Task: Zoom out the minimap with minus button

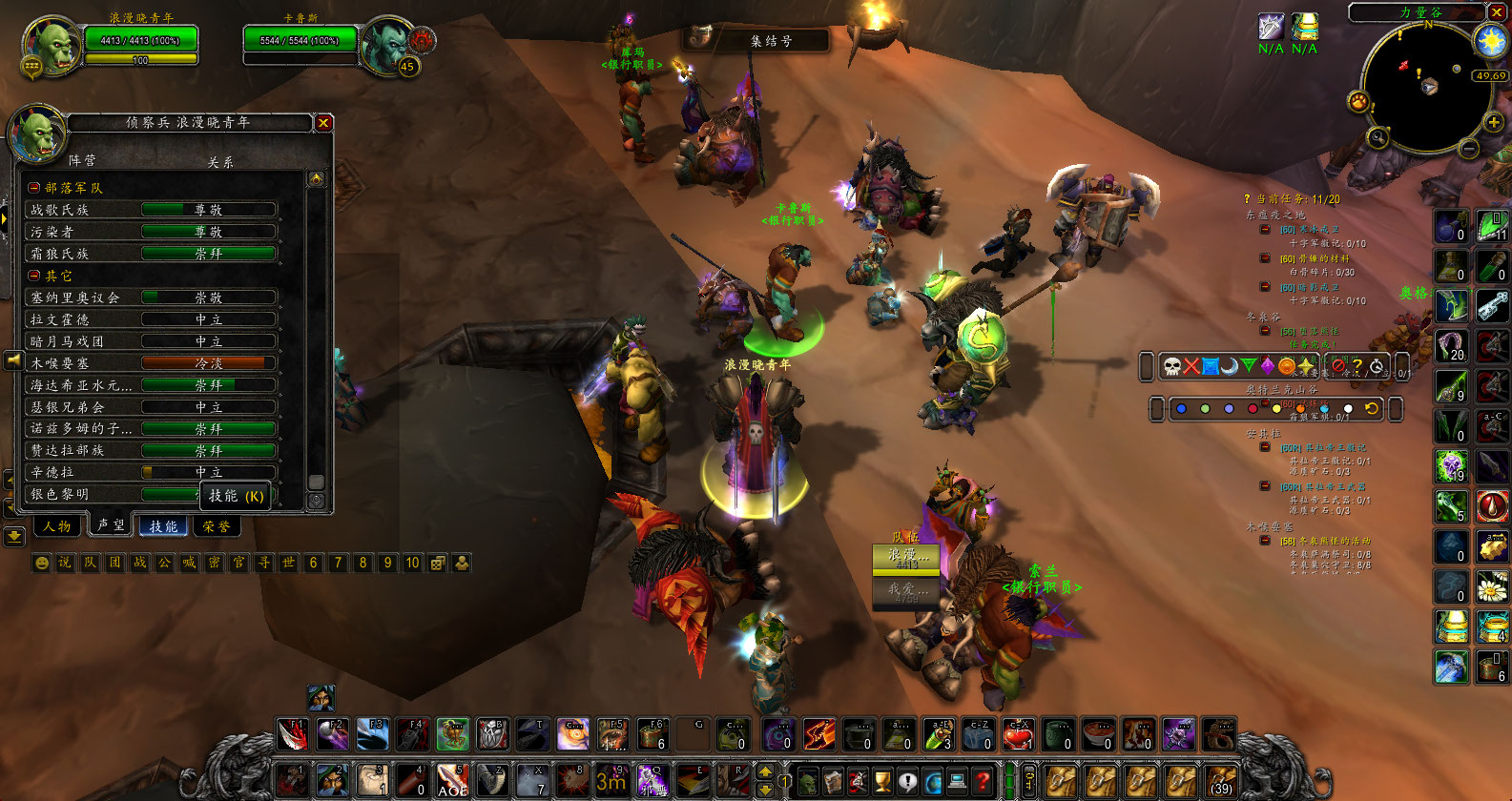Action: [x=1469, y=148]
